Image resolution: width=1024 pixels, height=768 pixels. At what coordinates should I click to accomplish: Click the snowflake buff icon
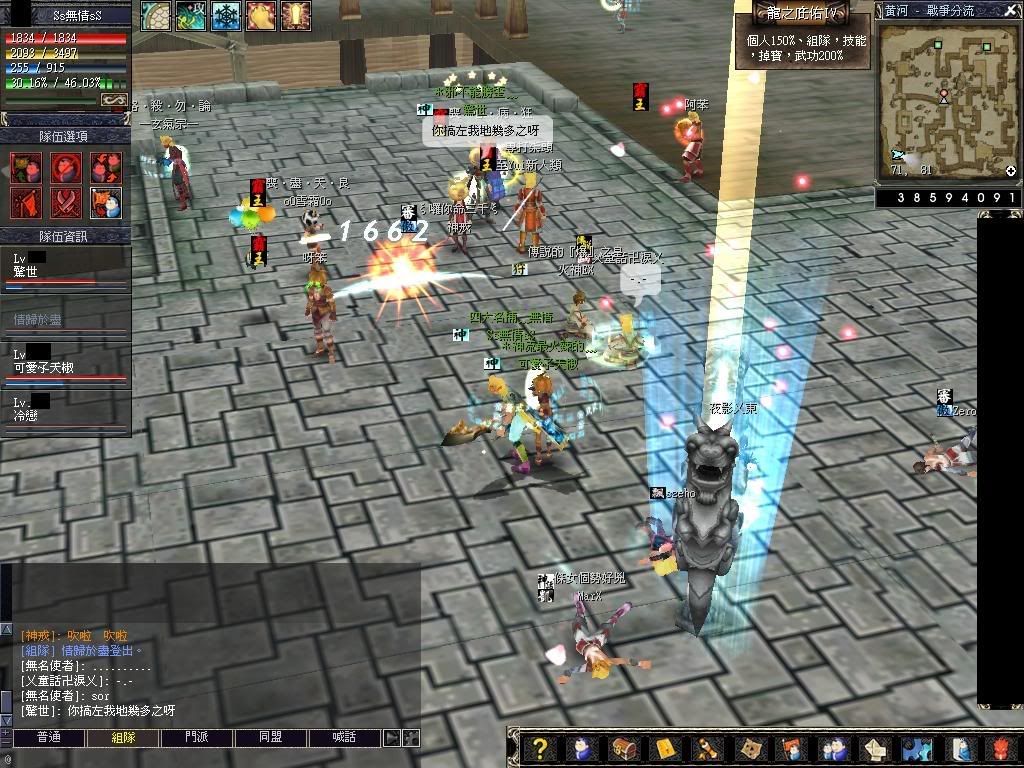pos(225,15)
